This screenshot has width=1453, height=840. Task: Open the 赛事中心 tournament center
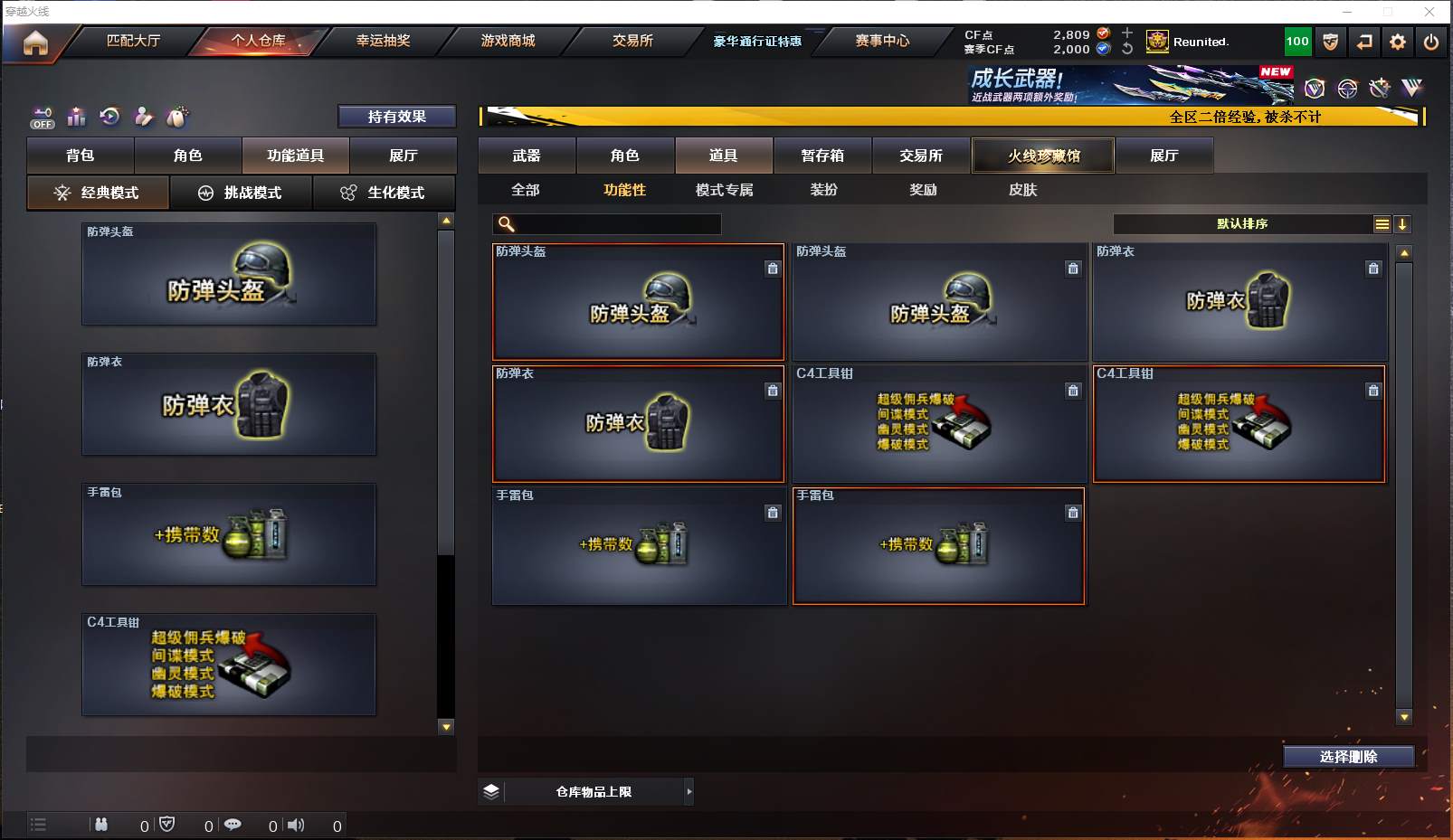point(882,41)
